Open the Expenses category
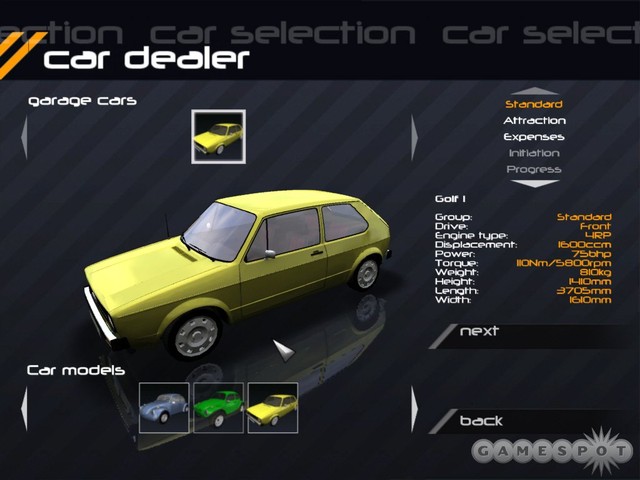The height and width of the screenshot is (480, 640). pos(533,137)
